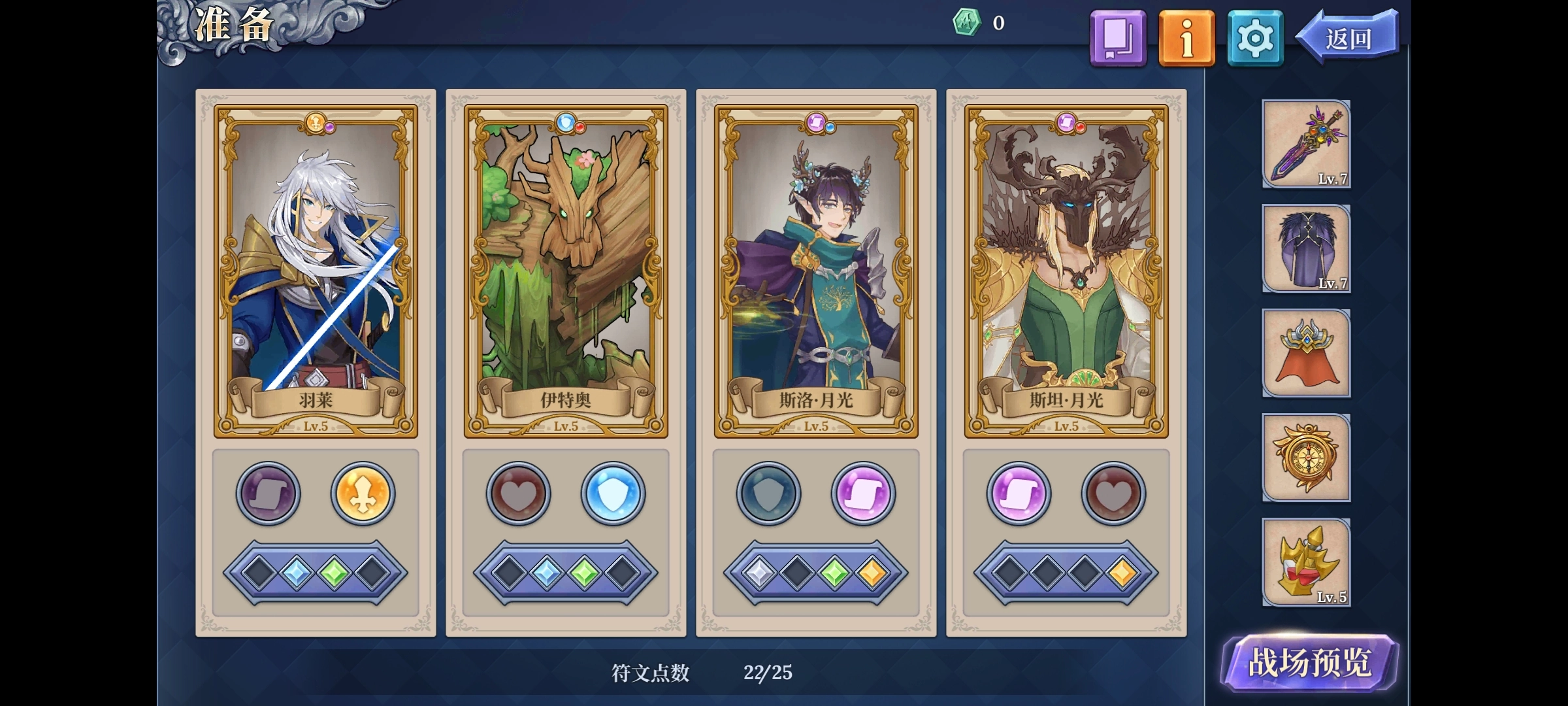
Task: Open the gear settings menu
Action: point(1255,38)
